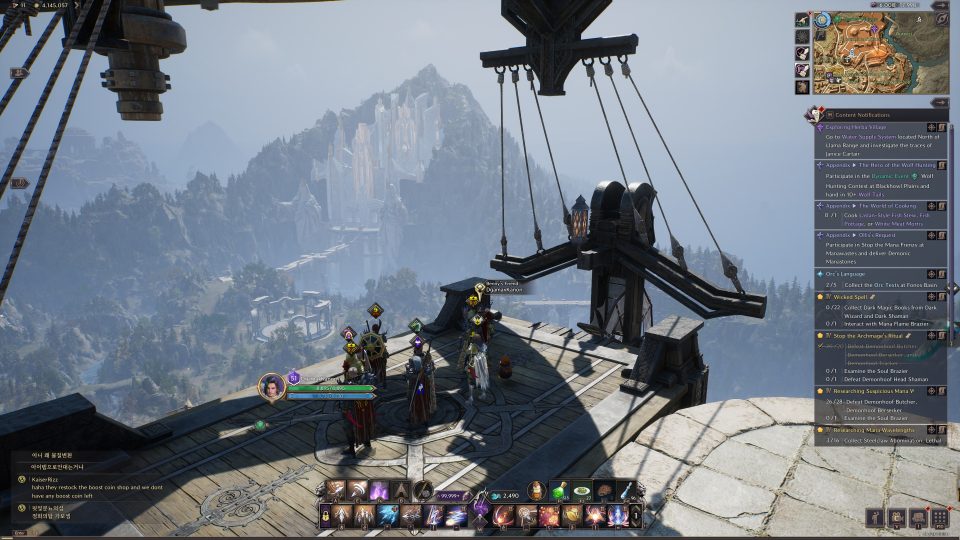Open the grid main menu button
This screenshot has height=540, width=960.
(x=939, y=517)
